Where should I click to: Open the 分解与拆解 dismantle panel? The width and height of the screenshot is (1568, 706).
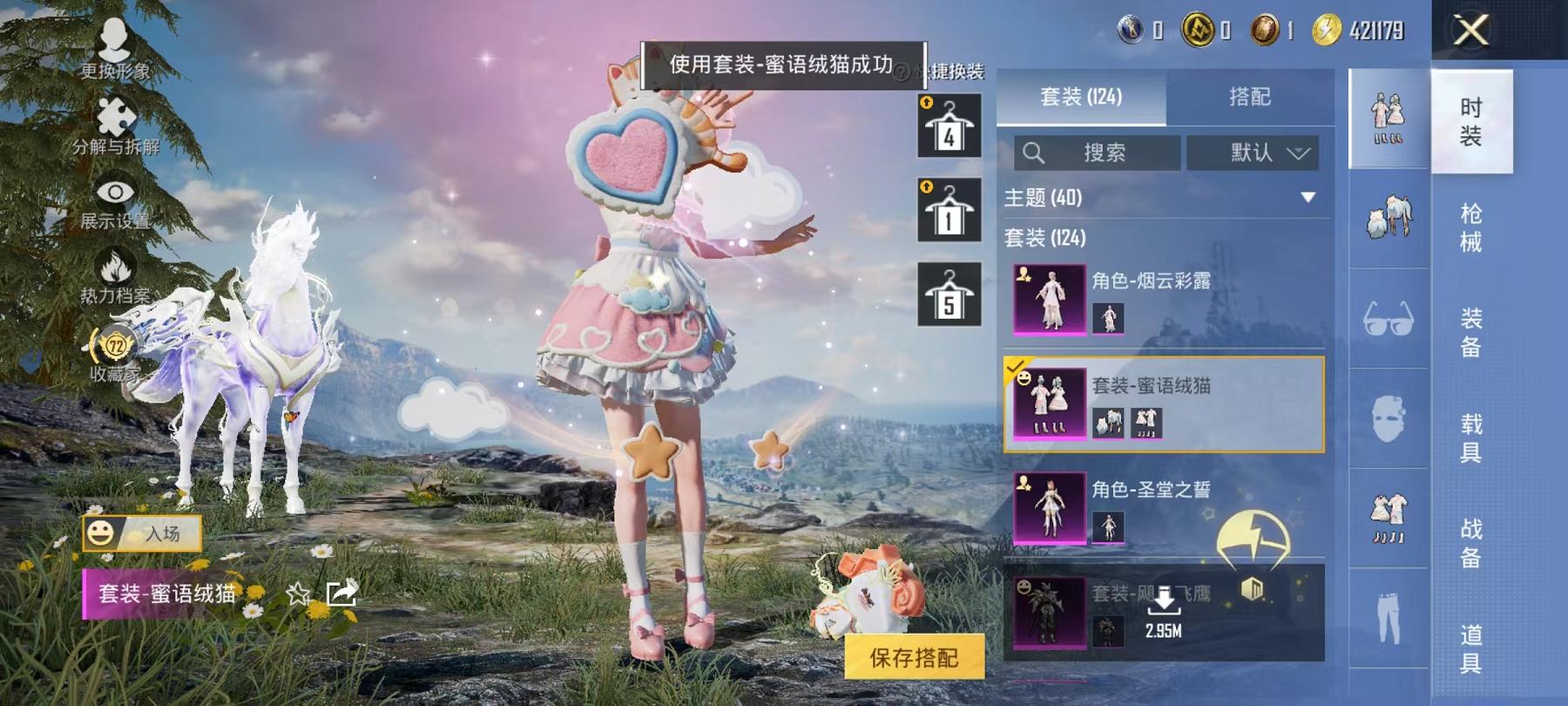point(113,118)
